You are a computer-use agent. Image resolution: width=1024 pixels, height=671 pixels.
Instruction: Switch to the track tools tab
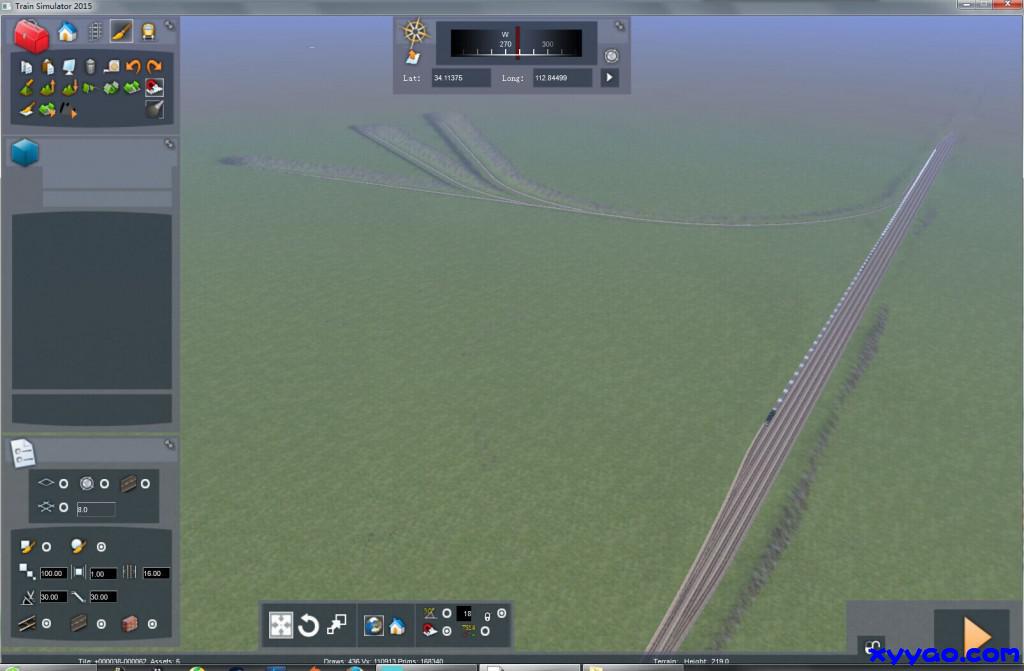tap(94, 32)
